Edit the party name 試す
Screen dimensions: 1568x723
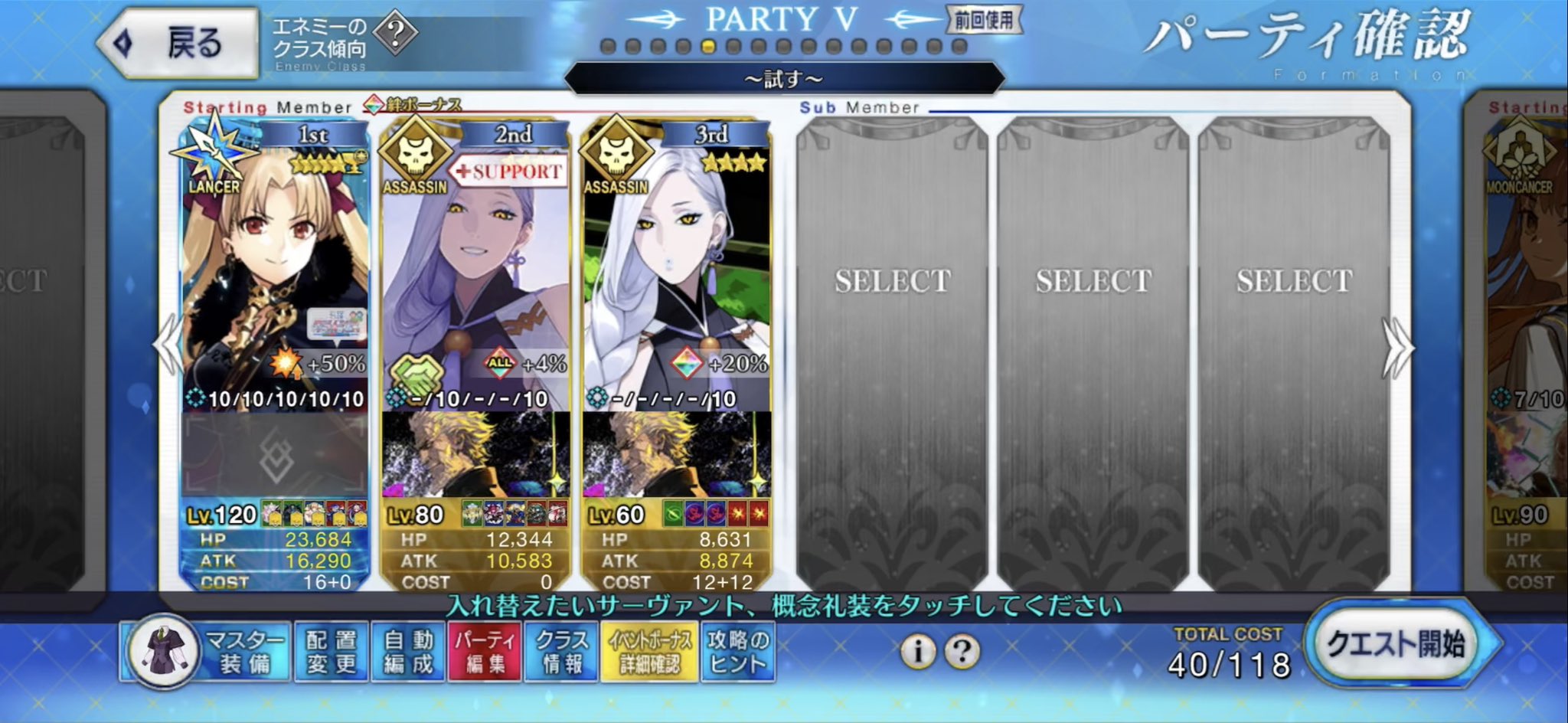pos(784,79)
